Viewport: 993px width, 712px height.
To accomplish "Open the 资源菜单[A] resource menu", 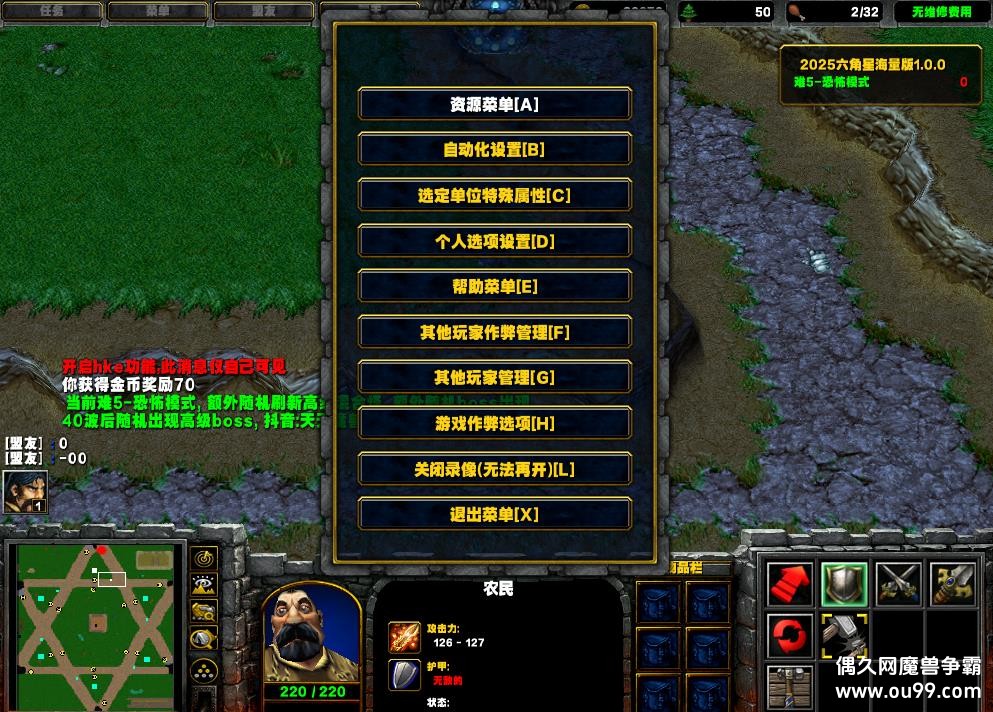I will tap(494, 104).
